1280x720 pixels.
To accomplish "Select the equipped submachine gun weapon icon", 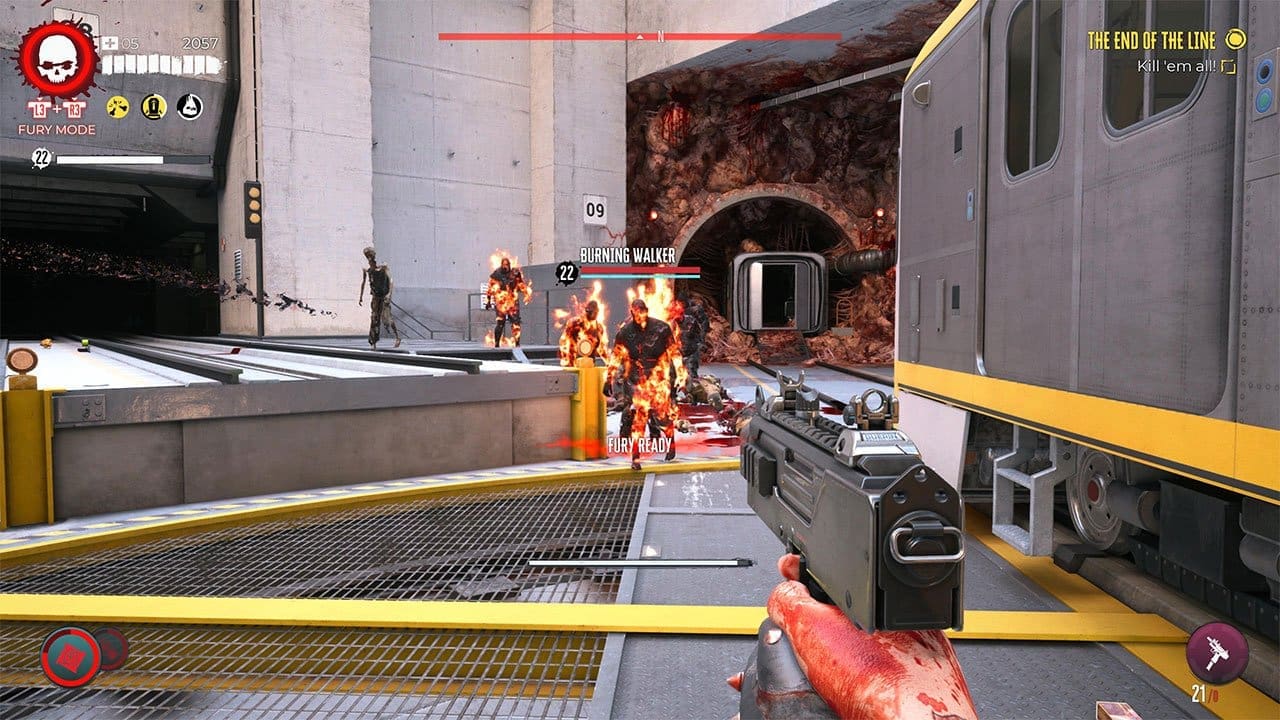I will point(1217,653).
